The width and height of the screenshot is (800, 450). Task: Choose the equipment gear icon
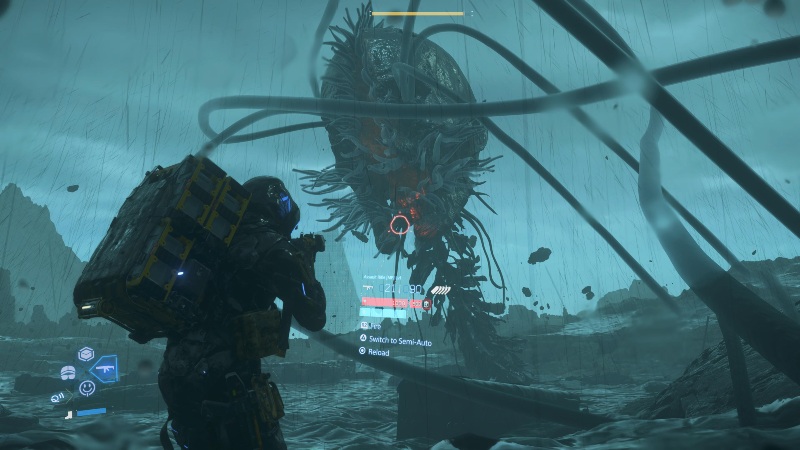[68, 372]
